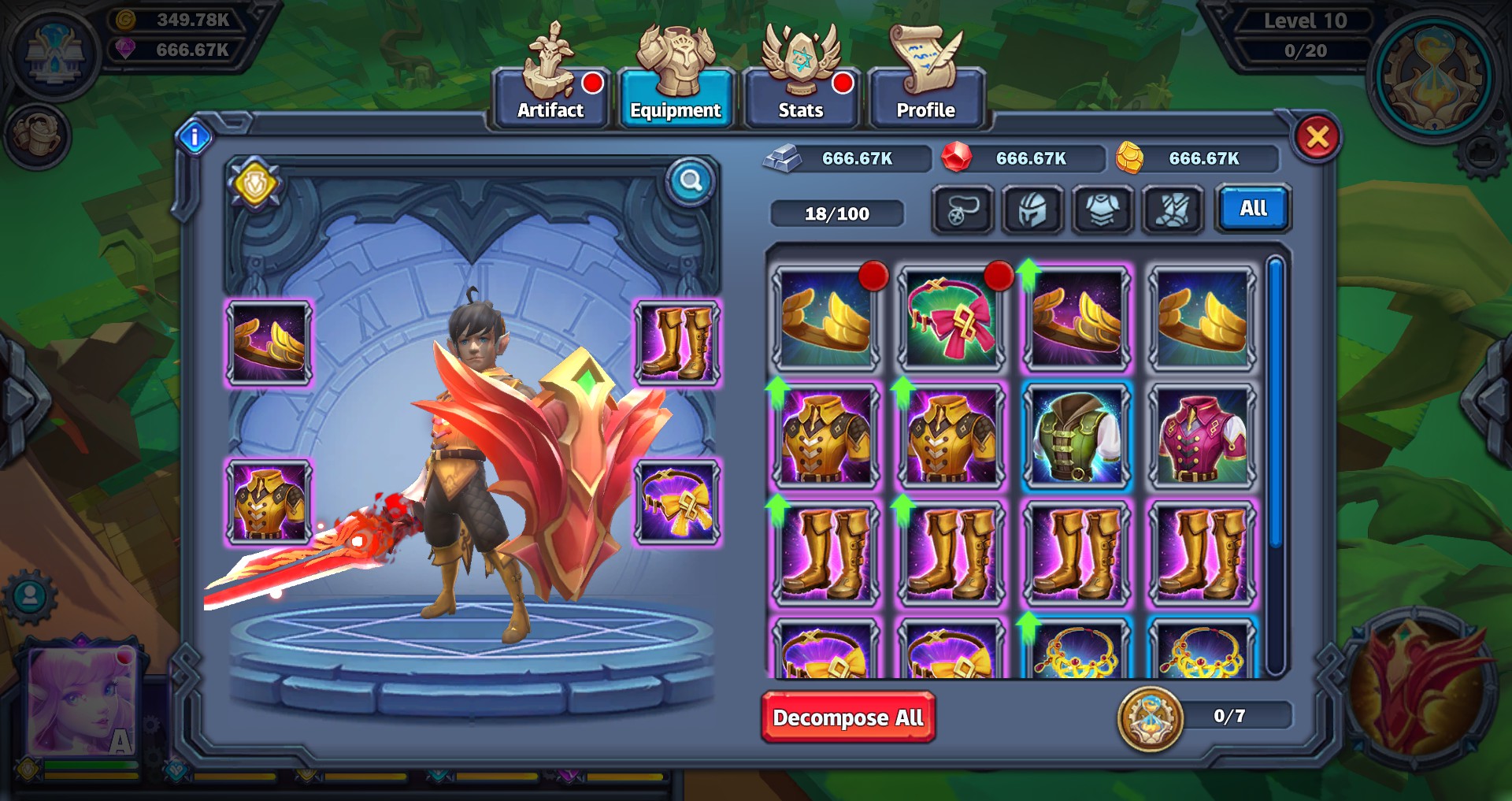Image resolution: width=1512 pixels, height=801 pixels.
Task: Open the Stats tab
Action: point(800,98)
